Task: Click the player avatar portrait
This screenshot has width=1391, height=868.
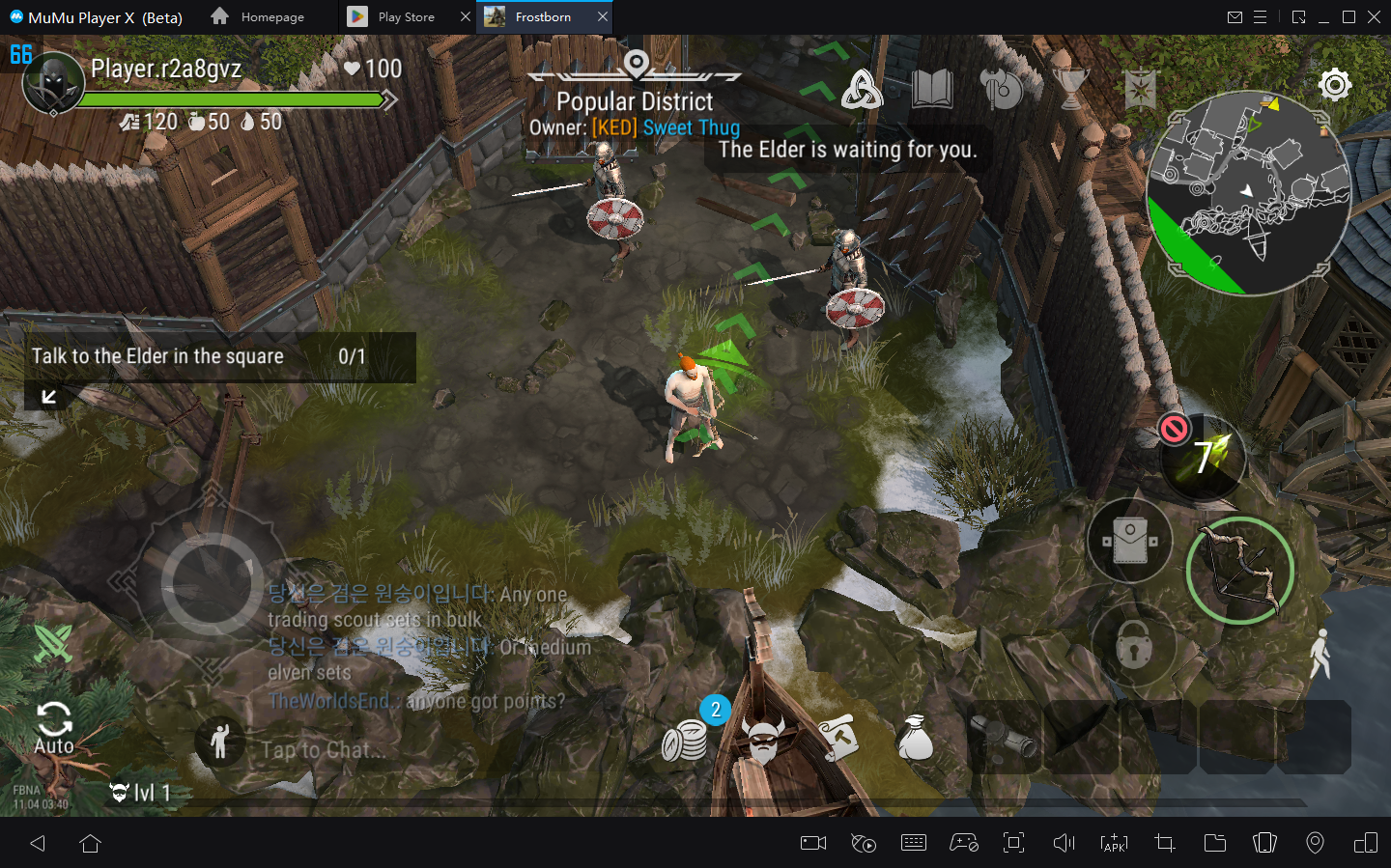Action: point(53,84)
